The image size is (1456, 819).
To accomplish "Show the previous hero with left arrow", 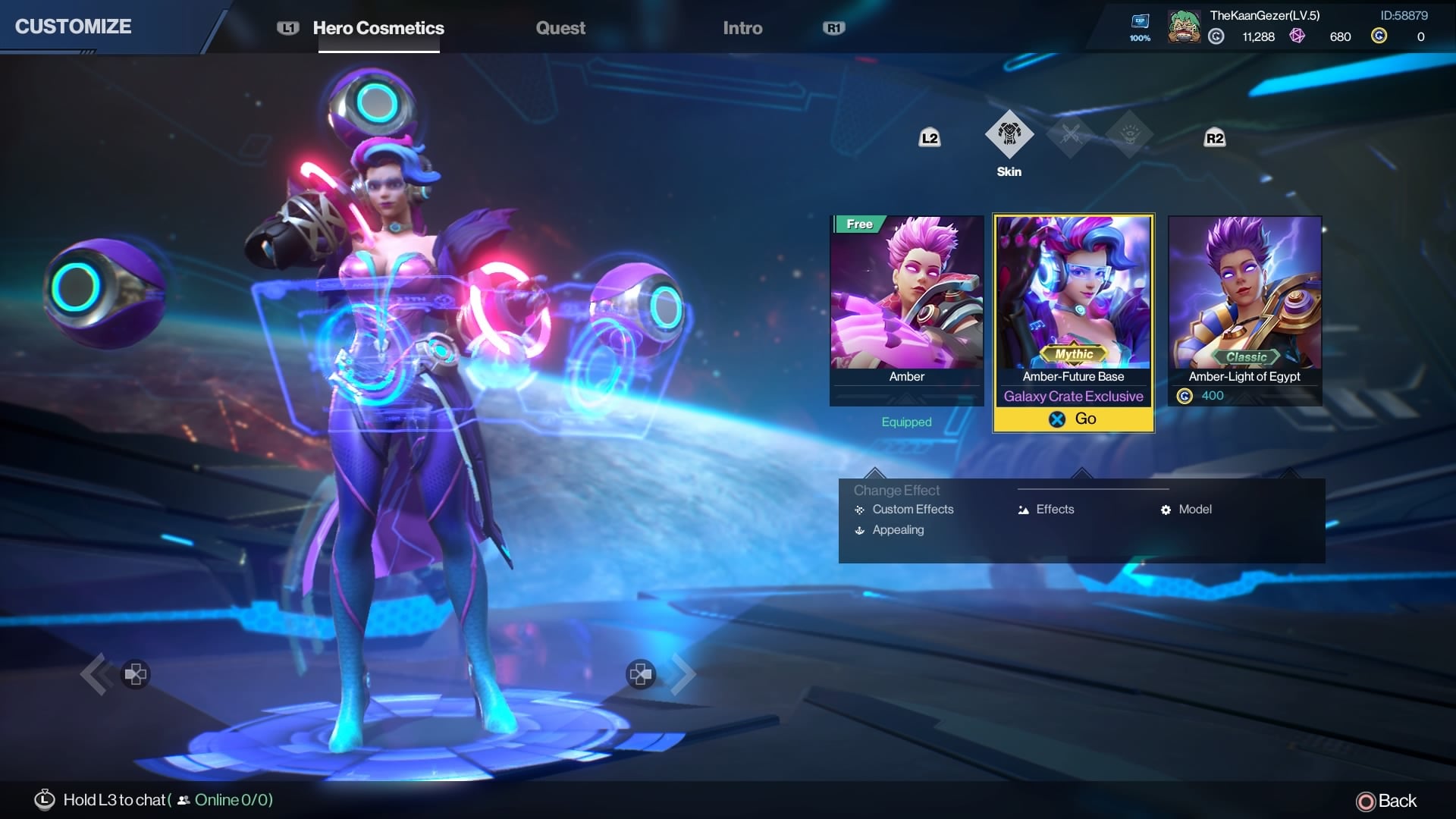I will pos(96,674).
